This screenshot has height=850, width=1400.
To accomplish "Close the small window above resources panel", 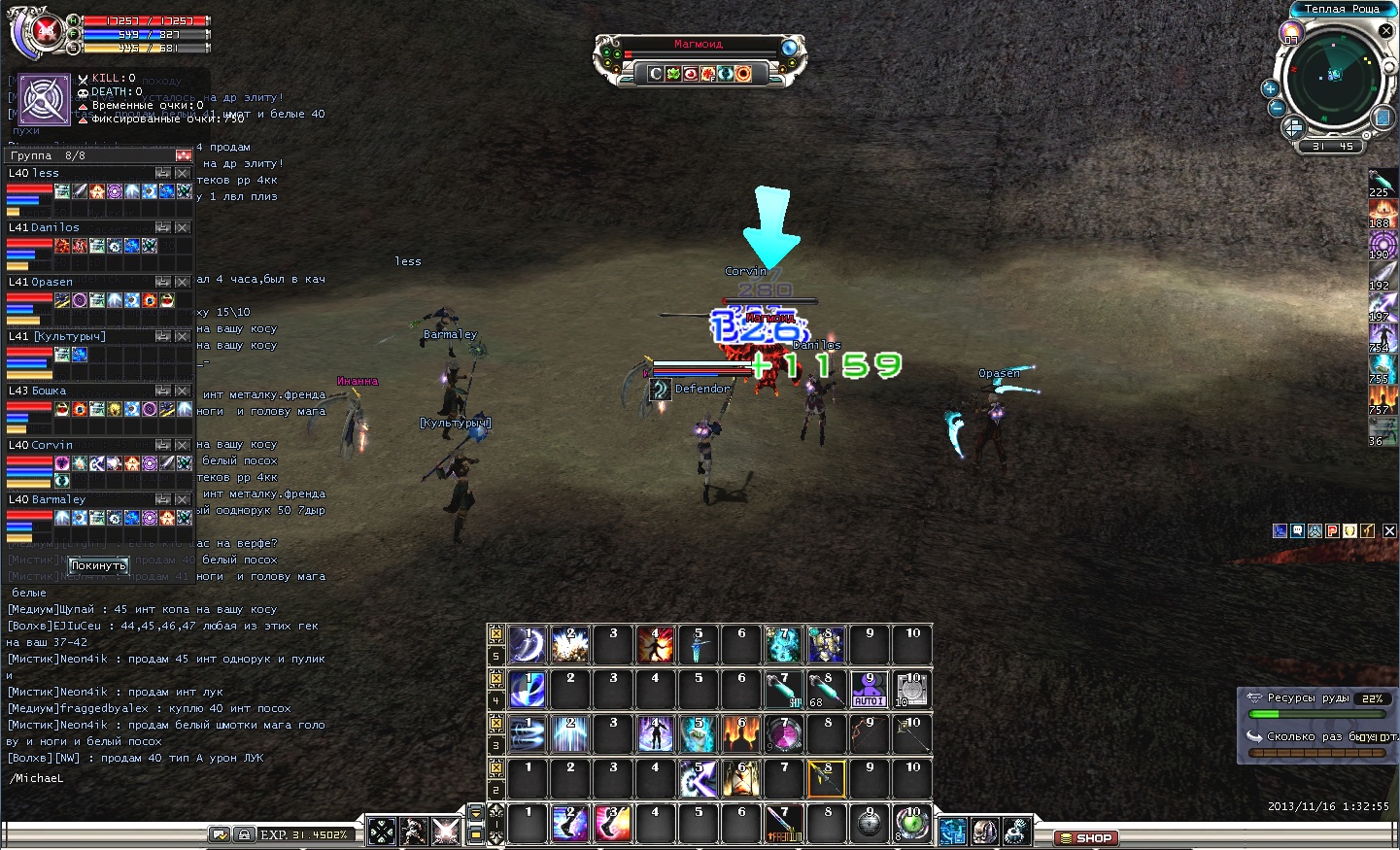I will [x=1389, y=530].
